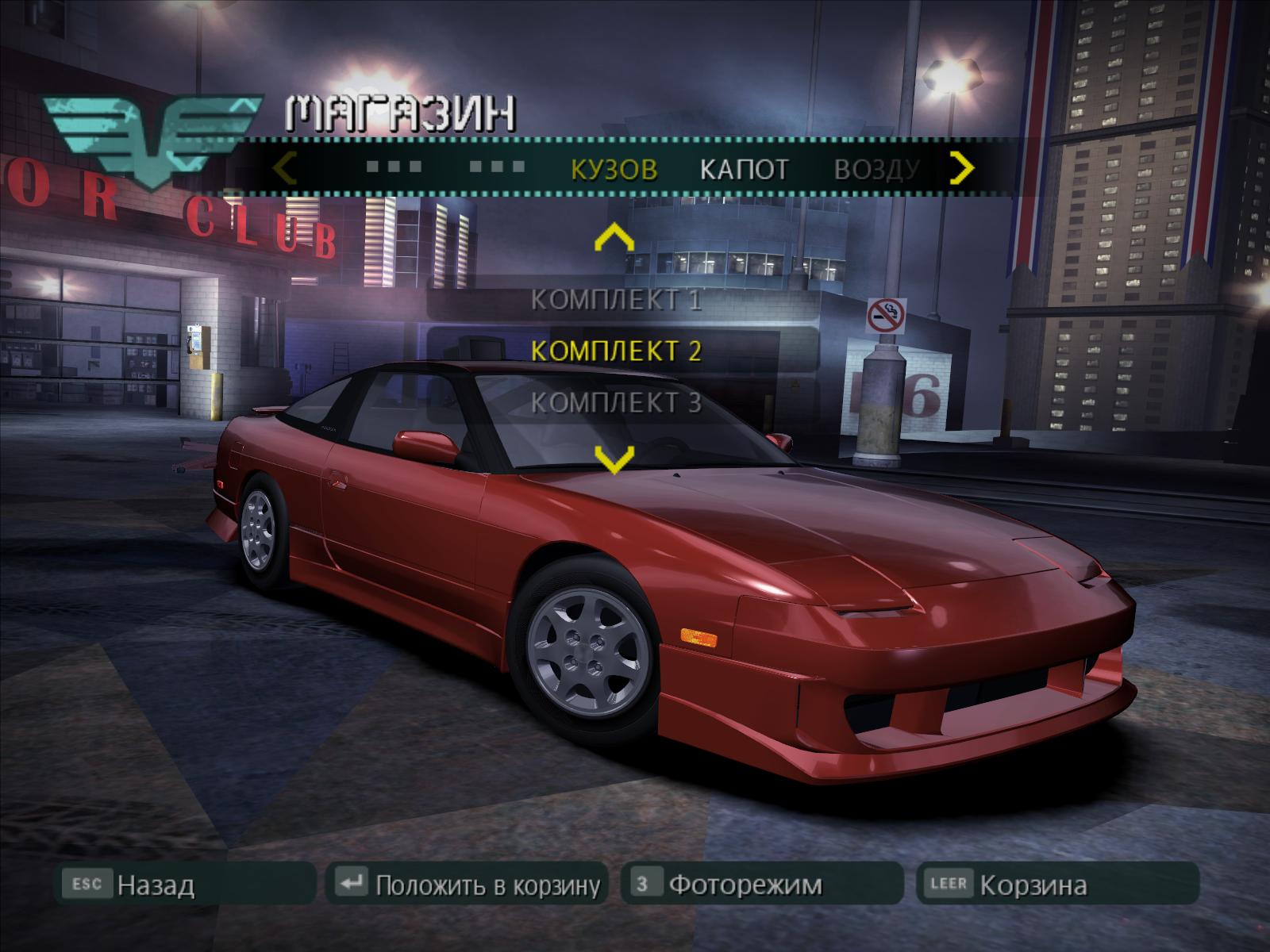Click the up arrow above the kit list
The width and height of the screenshot is (1270, 952).
click(614, 238)
